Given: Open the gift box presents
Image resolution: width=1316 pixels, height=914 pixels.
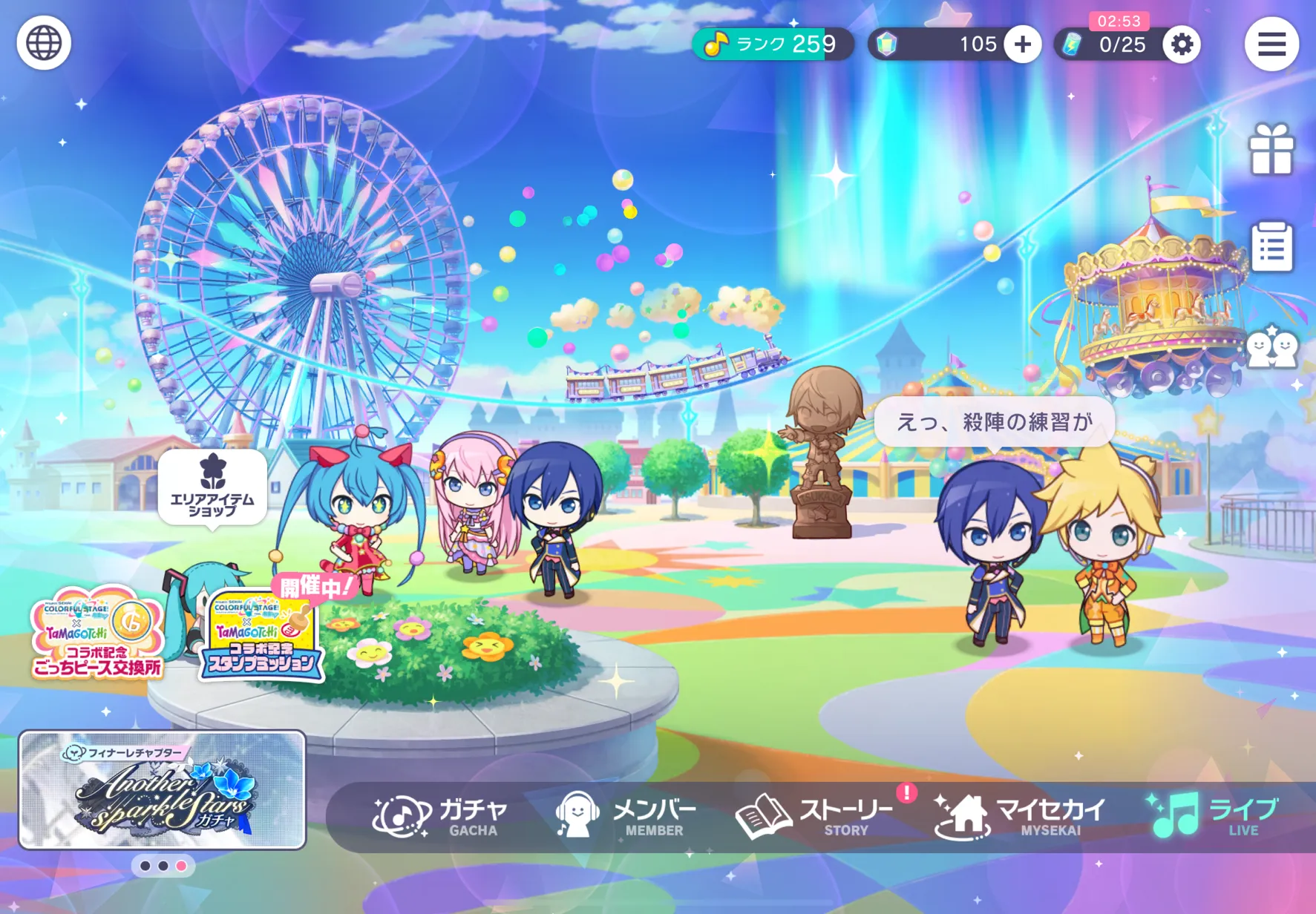Looking at the screenshot, I should tap(1271, 150).
